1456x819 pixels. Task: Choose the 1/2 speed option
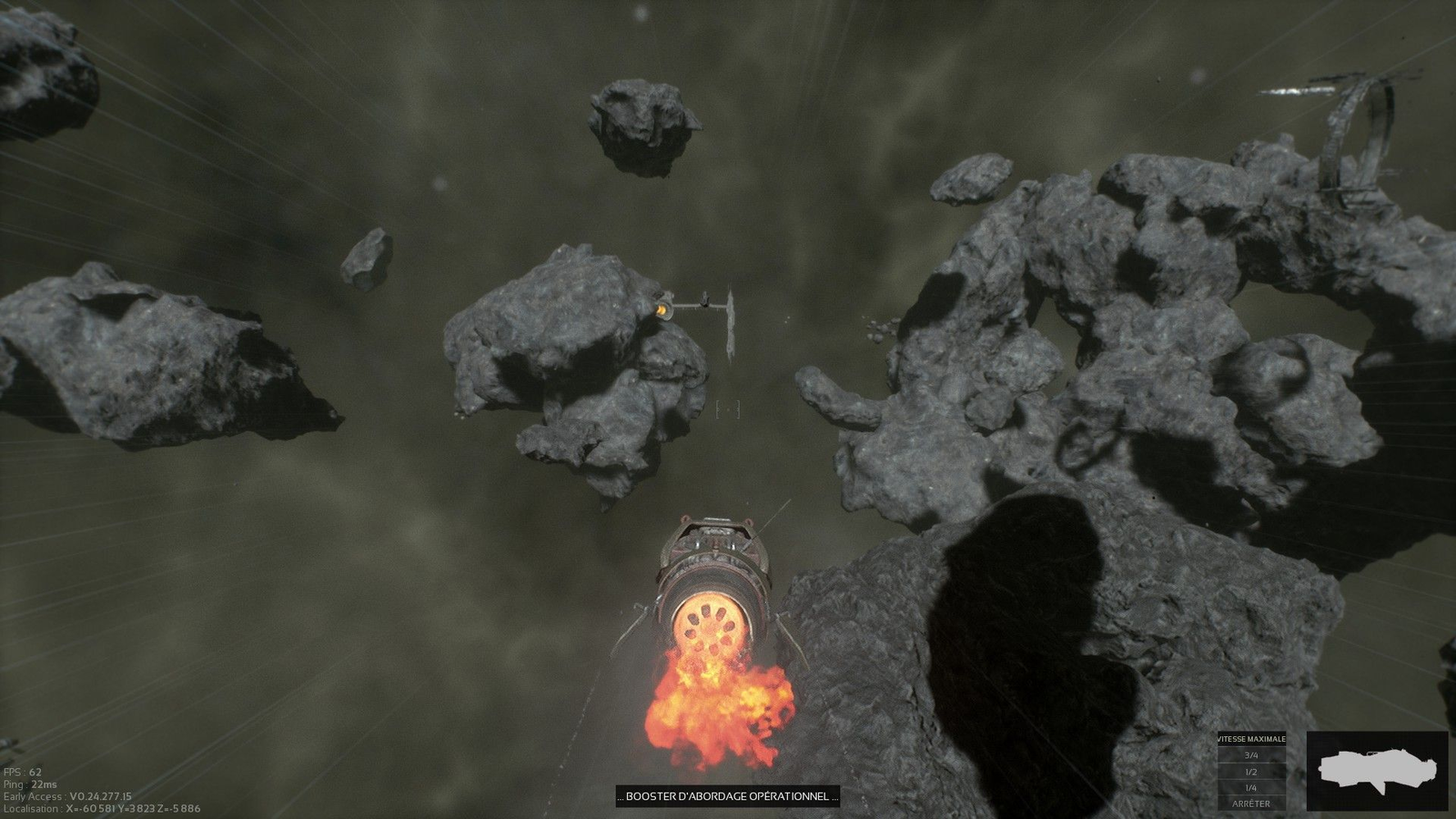point(1251,772)
